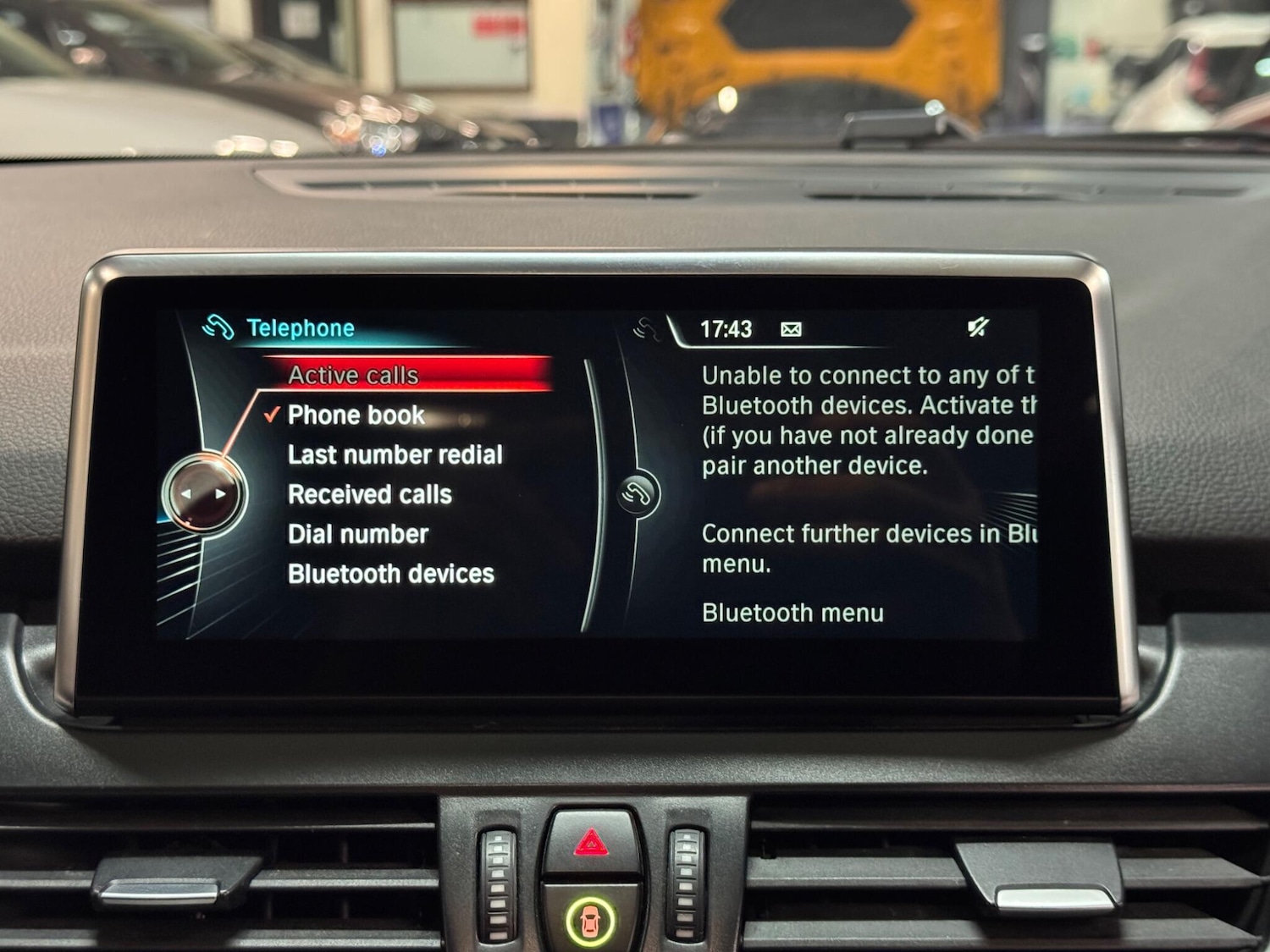Screen dimensions: 1270x952
Task: Choose Last number redial
Action: (x=395, y=454)
